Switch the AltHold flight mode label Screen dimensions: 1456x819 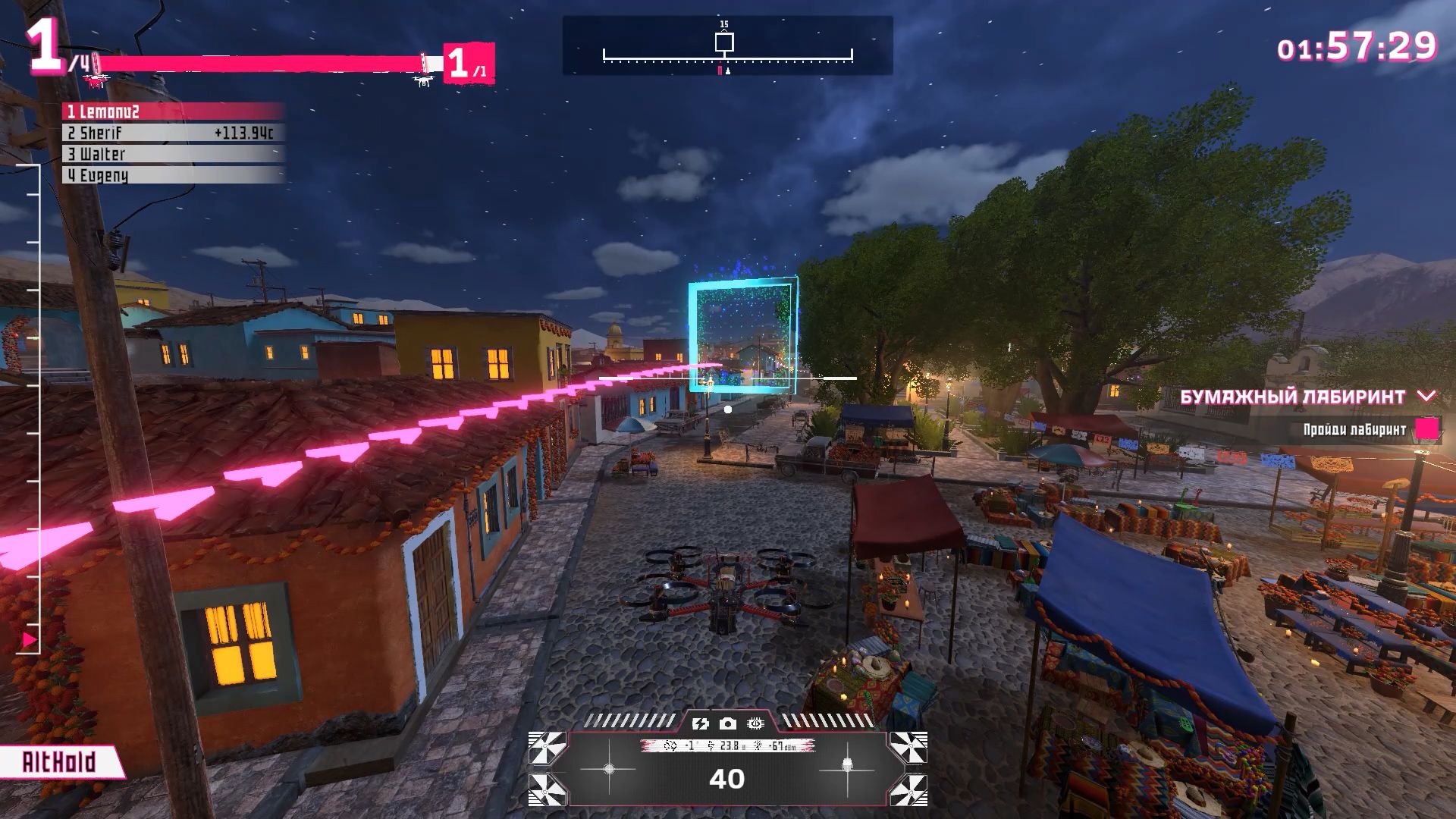(x=59, y=762)
